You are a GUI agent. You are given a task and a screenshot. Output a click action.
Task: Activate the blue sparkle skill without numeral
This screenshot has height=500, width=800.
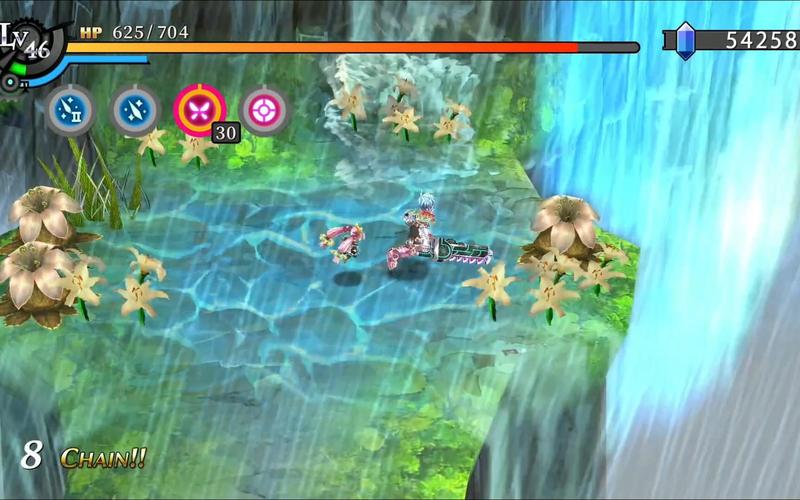135,109
